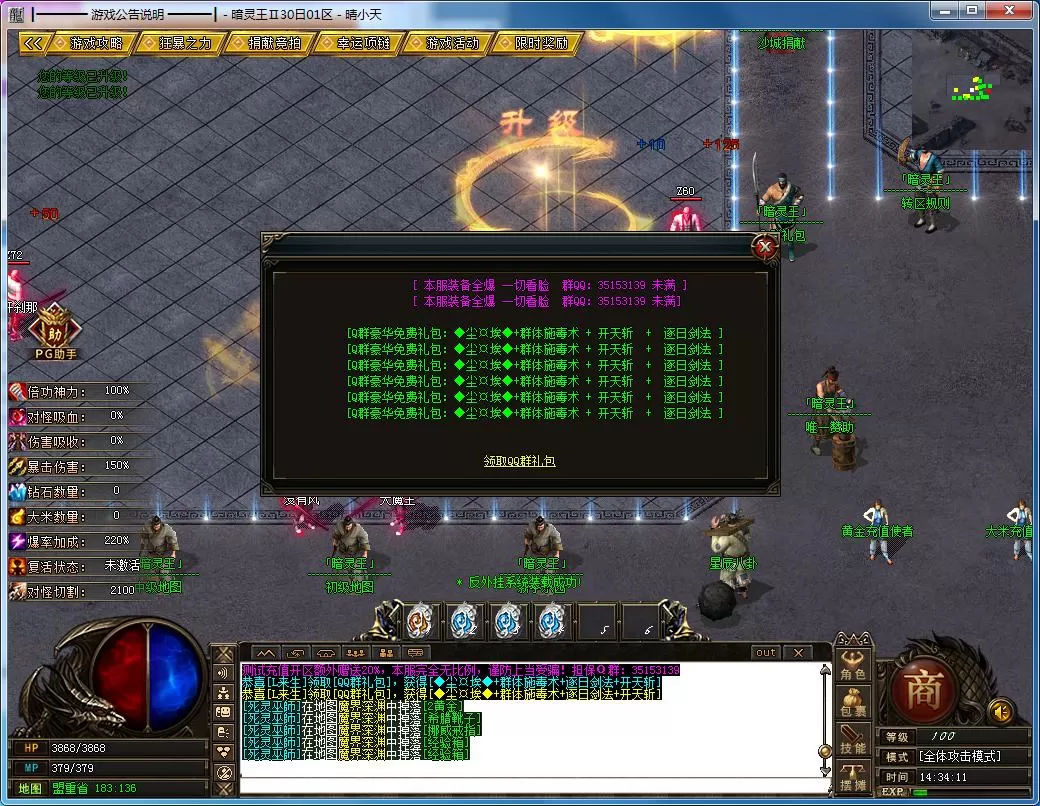Collapse the top menu with the << arrow
The width and height of the screenshot is (1040, 806).
(x=33, y=44)
